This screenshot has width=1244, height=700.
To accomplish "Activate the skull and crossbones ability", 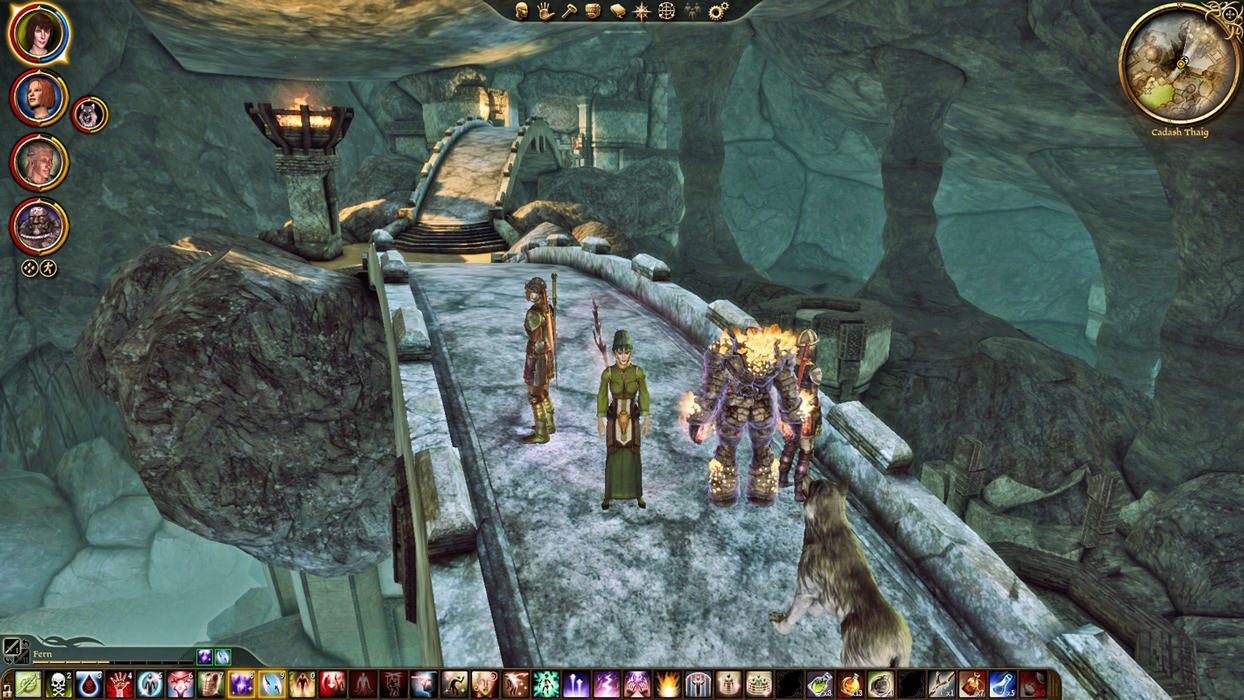I will [x=59, y=685].
